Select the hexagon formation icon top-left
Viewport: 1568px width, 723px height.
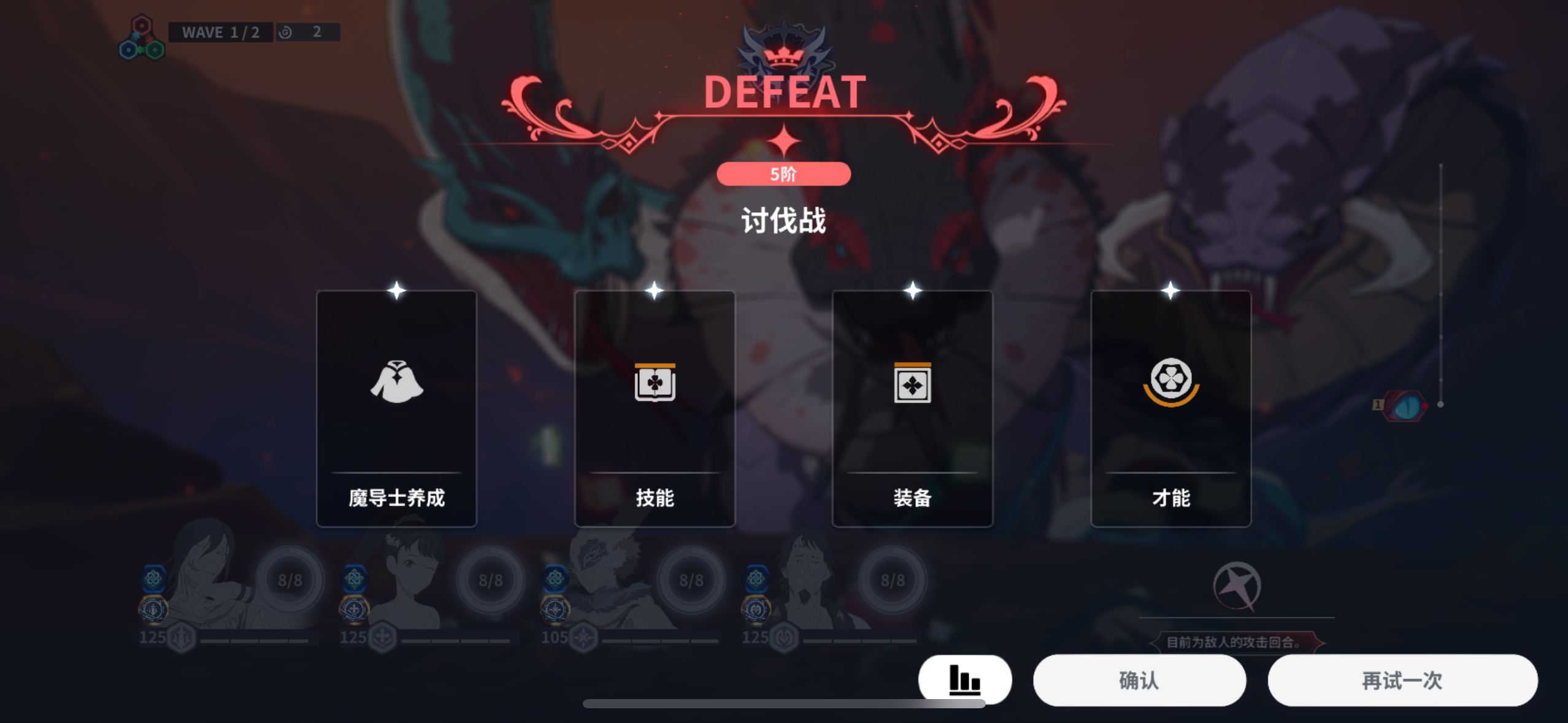click(x=142, y=40)
